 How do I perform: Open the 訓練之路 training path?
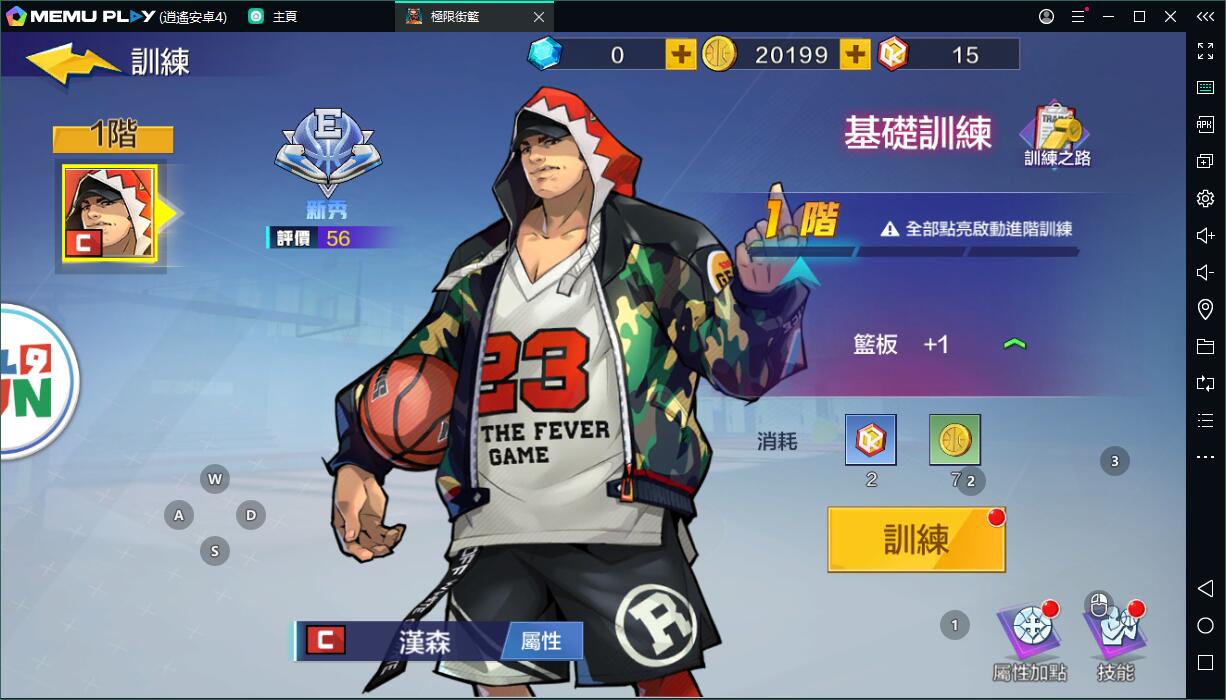click(1056, 135)
